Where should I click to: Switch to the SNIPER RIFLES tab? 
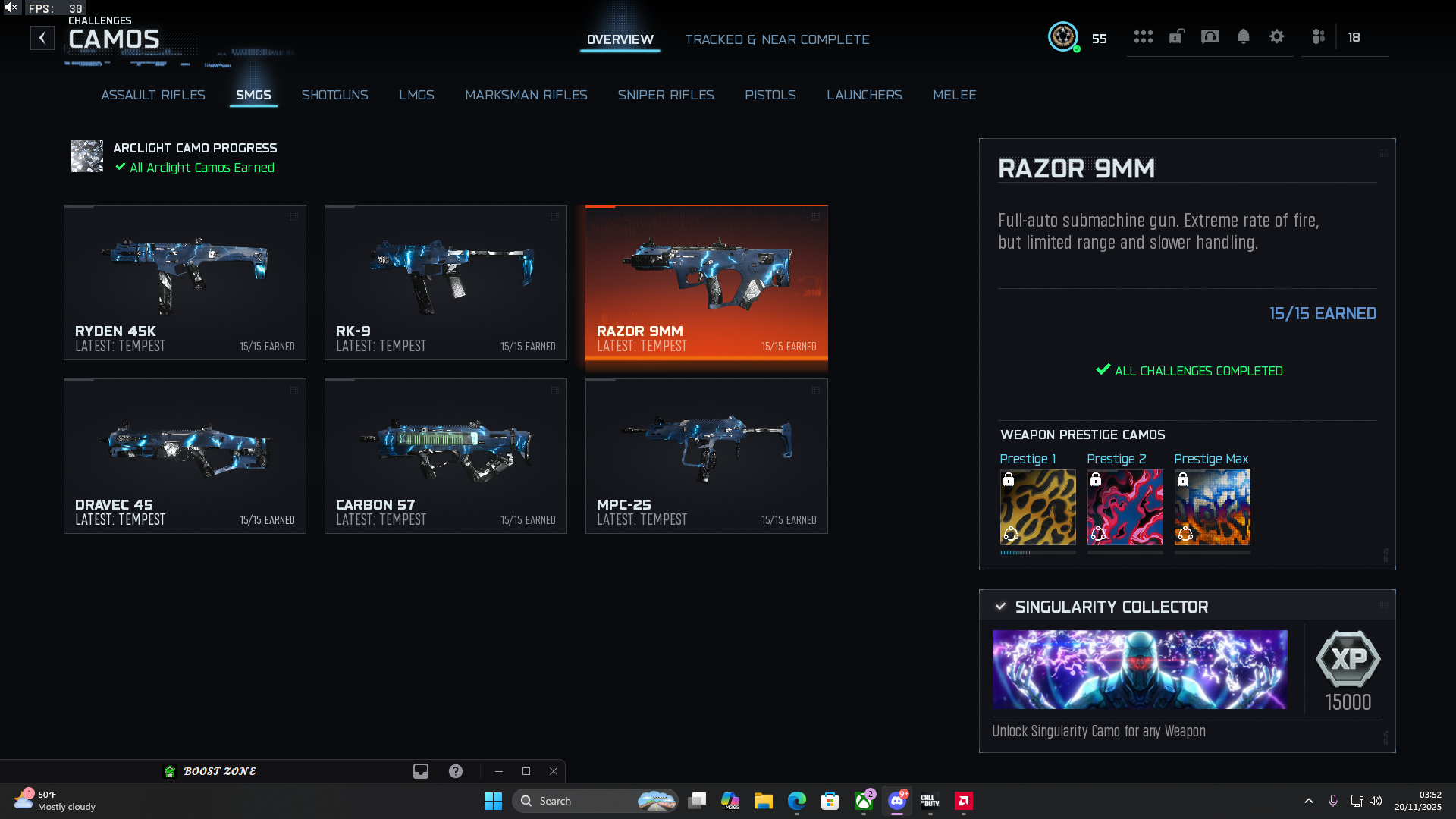[x=666, y=95]
